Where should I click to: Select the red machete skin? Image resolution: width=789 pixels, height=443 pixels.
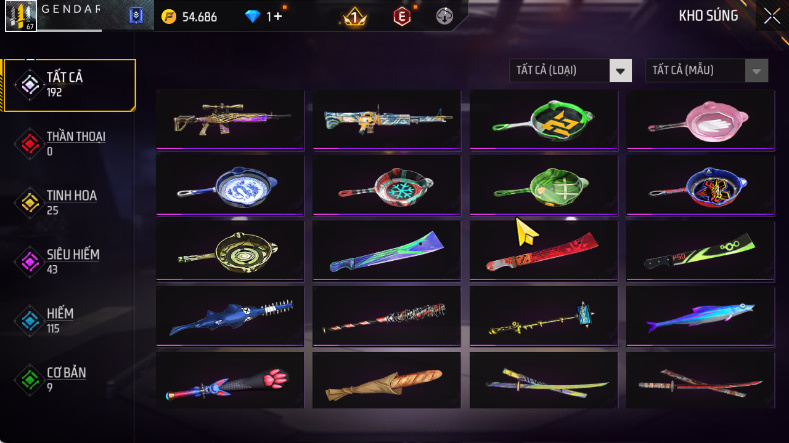543,250
